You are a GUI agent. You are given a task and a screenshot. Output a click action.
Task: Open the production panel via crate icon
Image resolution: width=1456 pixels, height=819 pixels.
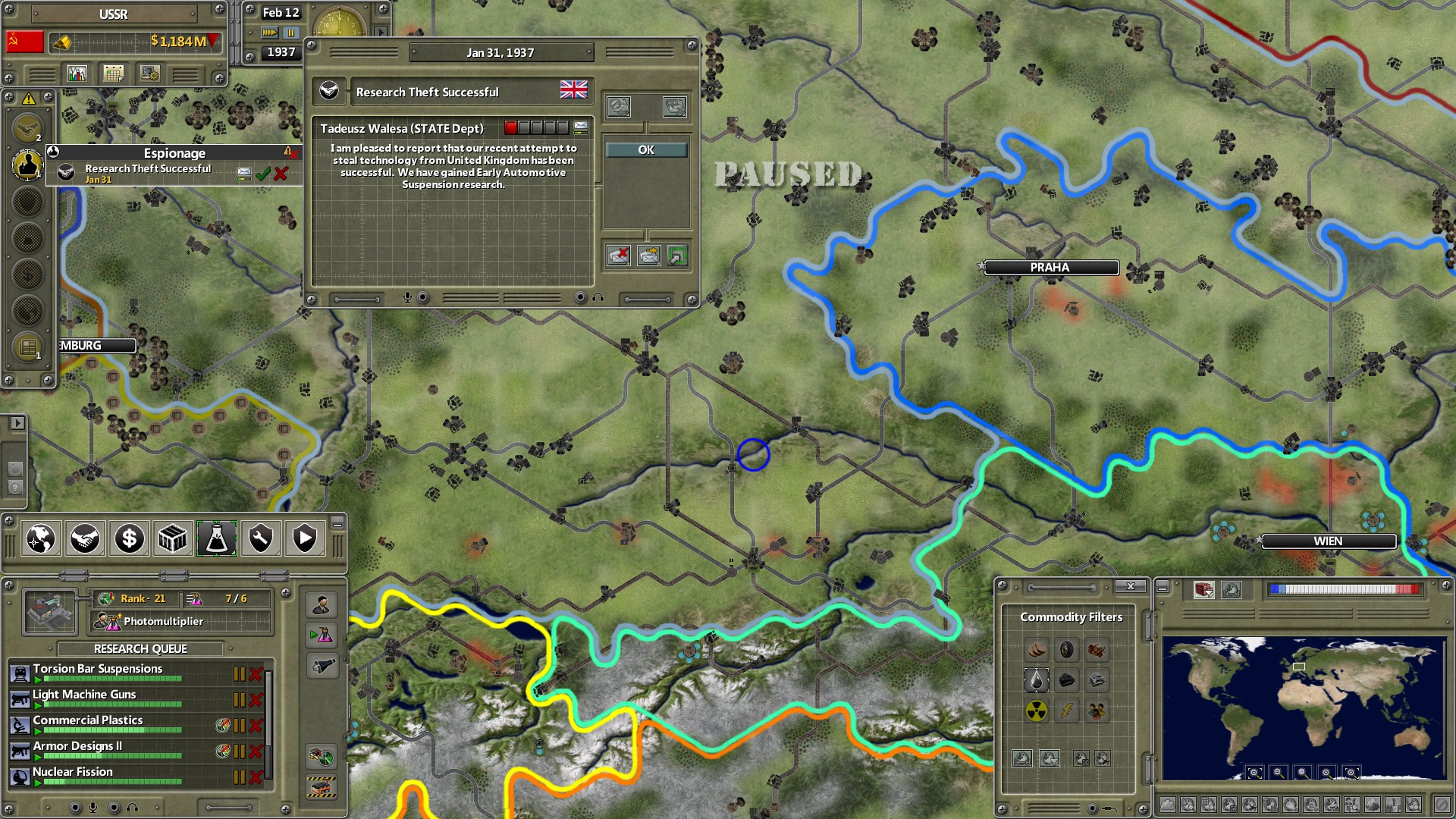tap(173, 538)
